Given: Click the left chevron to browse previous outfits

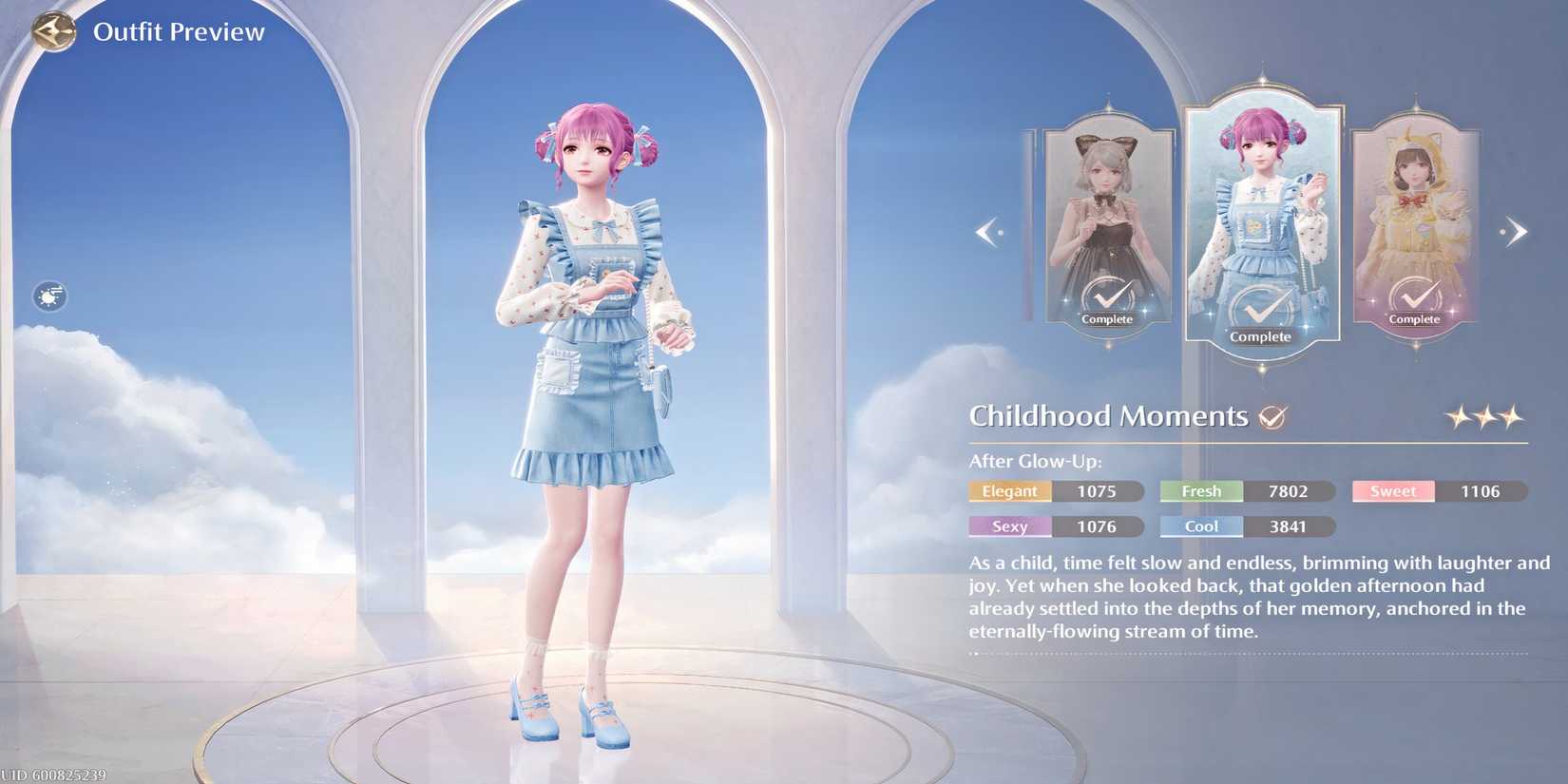Looking at the screenshot, I should [x=988, y=231].
